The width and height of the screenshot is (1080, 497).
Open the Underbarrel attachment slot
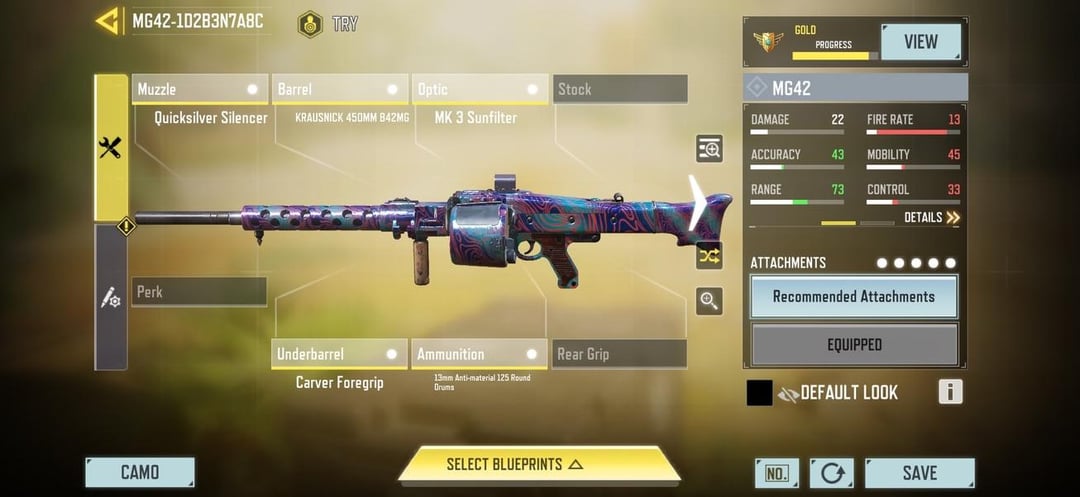tap(339, 354)
